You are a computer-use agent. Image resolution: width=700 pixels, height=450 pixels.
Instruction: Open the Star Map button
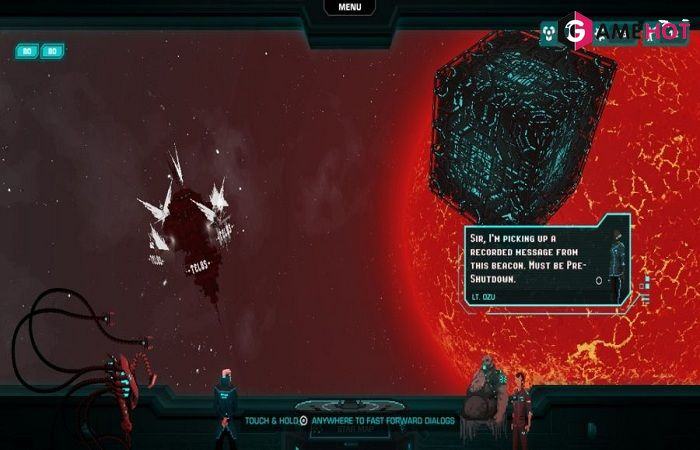click(x=349, y=430)
